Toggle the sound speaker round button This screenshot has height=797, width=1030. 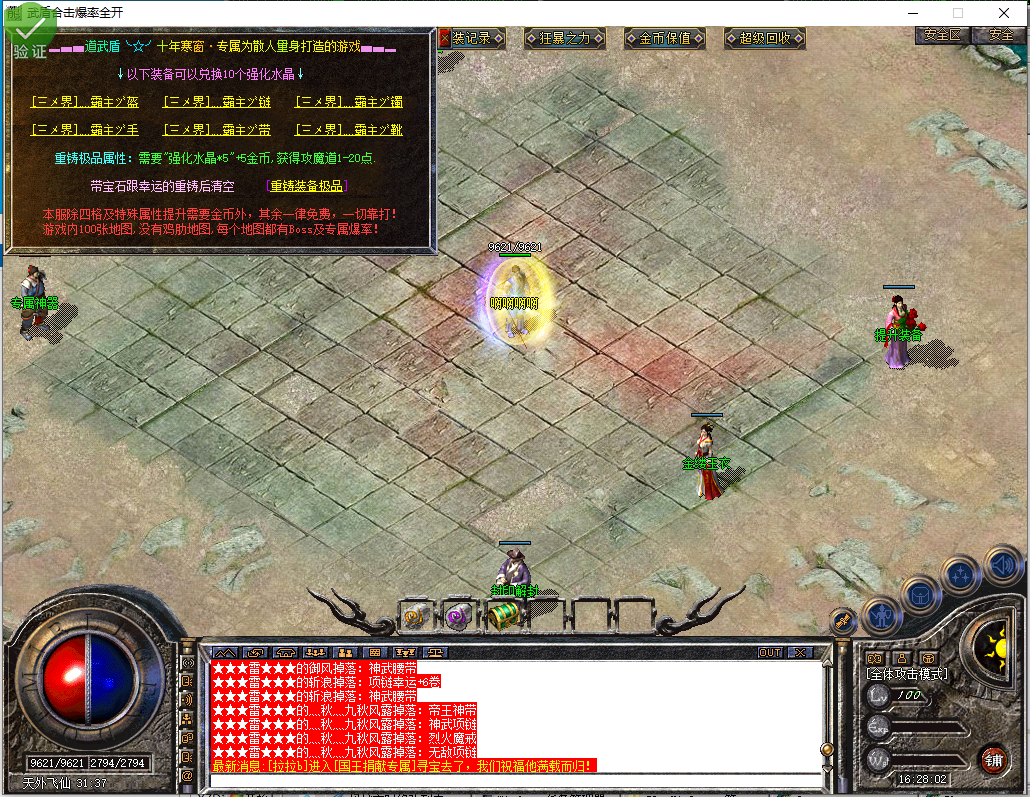pos(1002,565)
